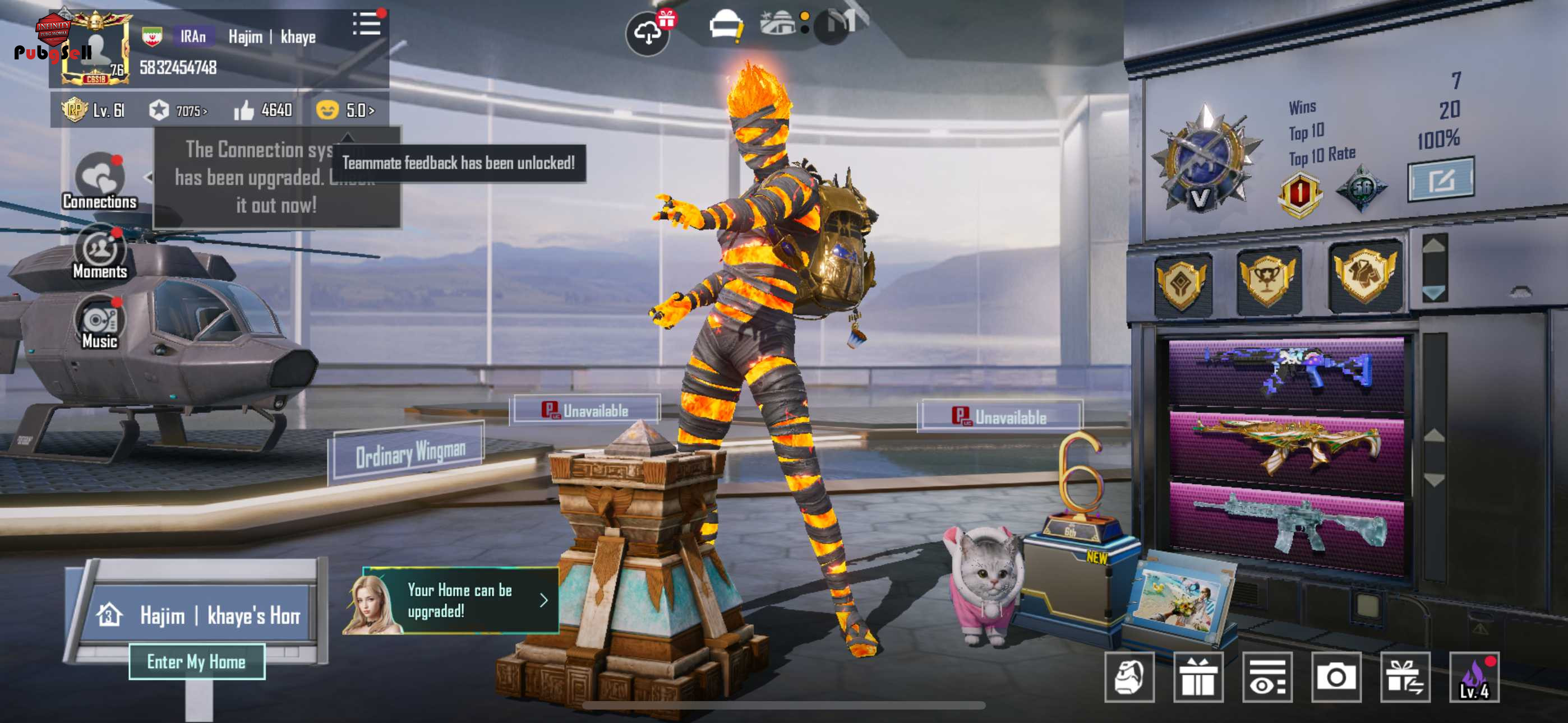Viewport: 1568px width, 723px height.
Task: Open the purple flame Lv. 4 icon
Action: click(1474, 678)
